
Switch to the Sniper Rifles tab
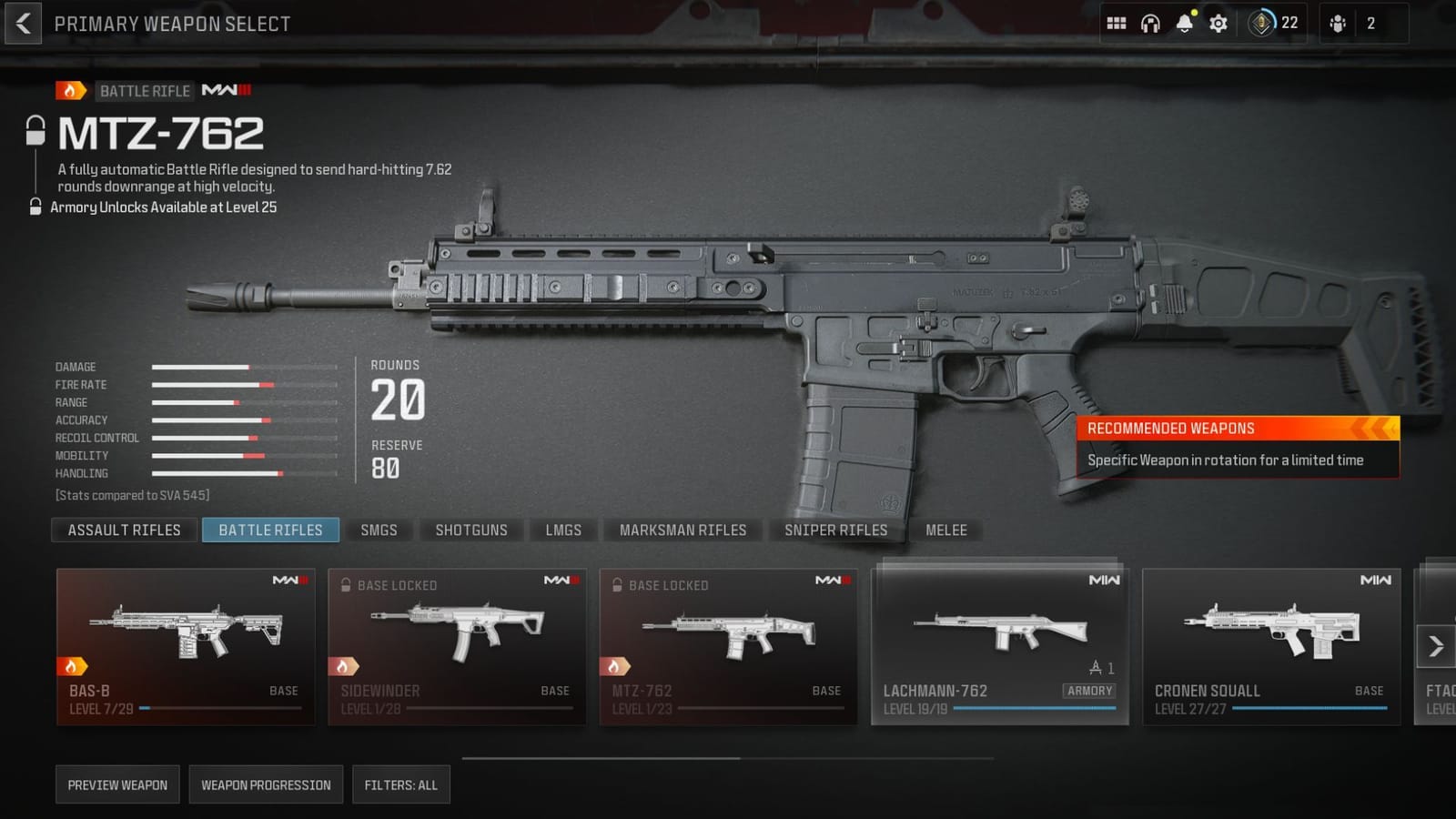click(834, 530)
